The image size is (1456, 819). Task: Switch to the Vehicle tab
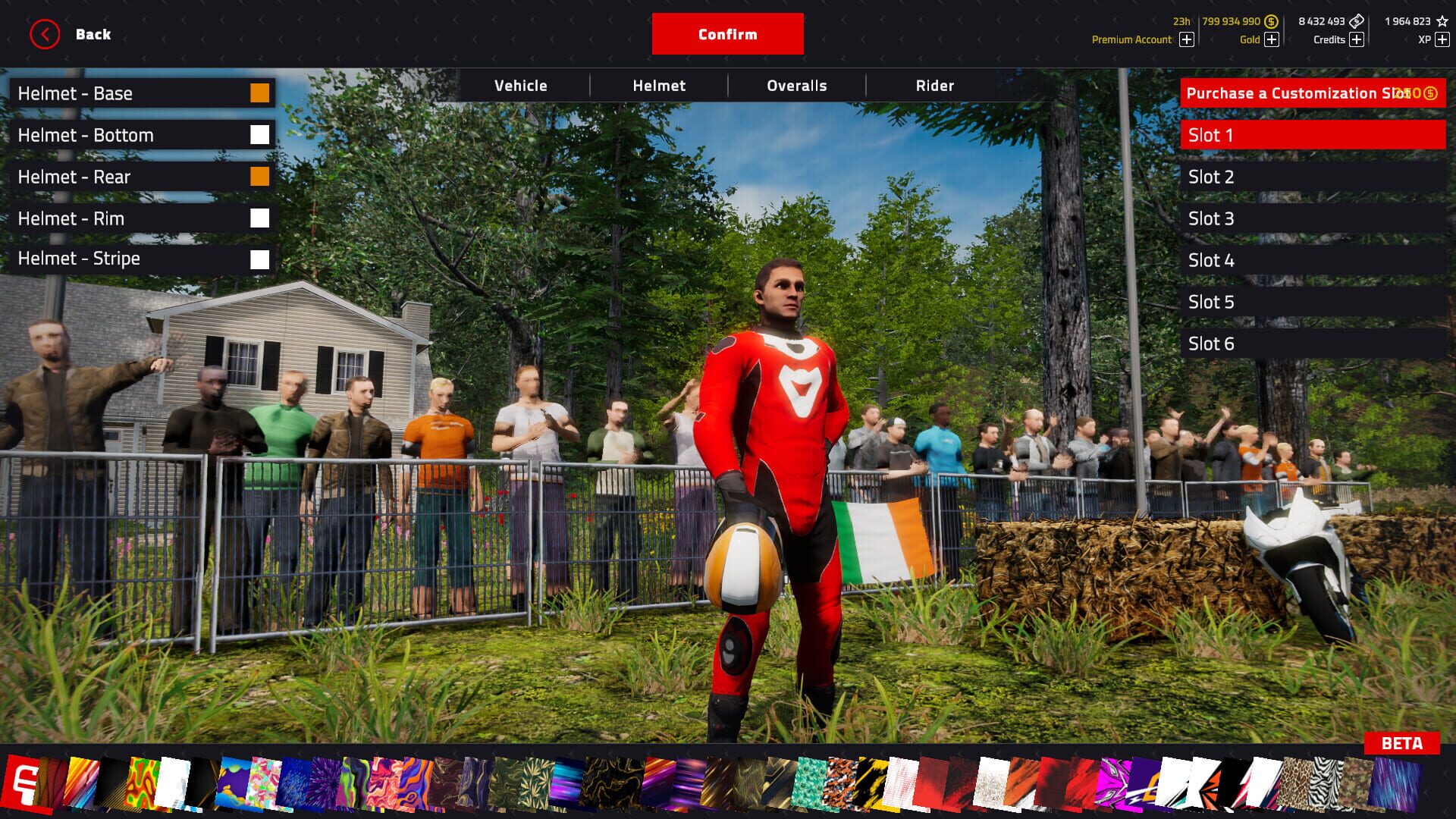tap(521, 85)
